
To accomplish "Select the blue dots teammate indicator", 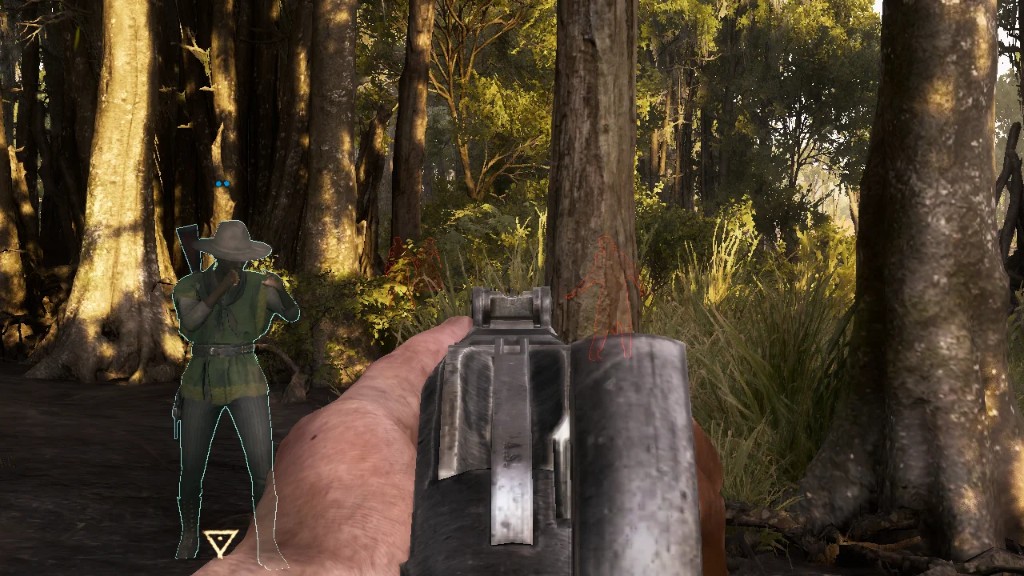I will pyautogui.click(x=222, y=184).
